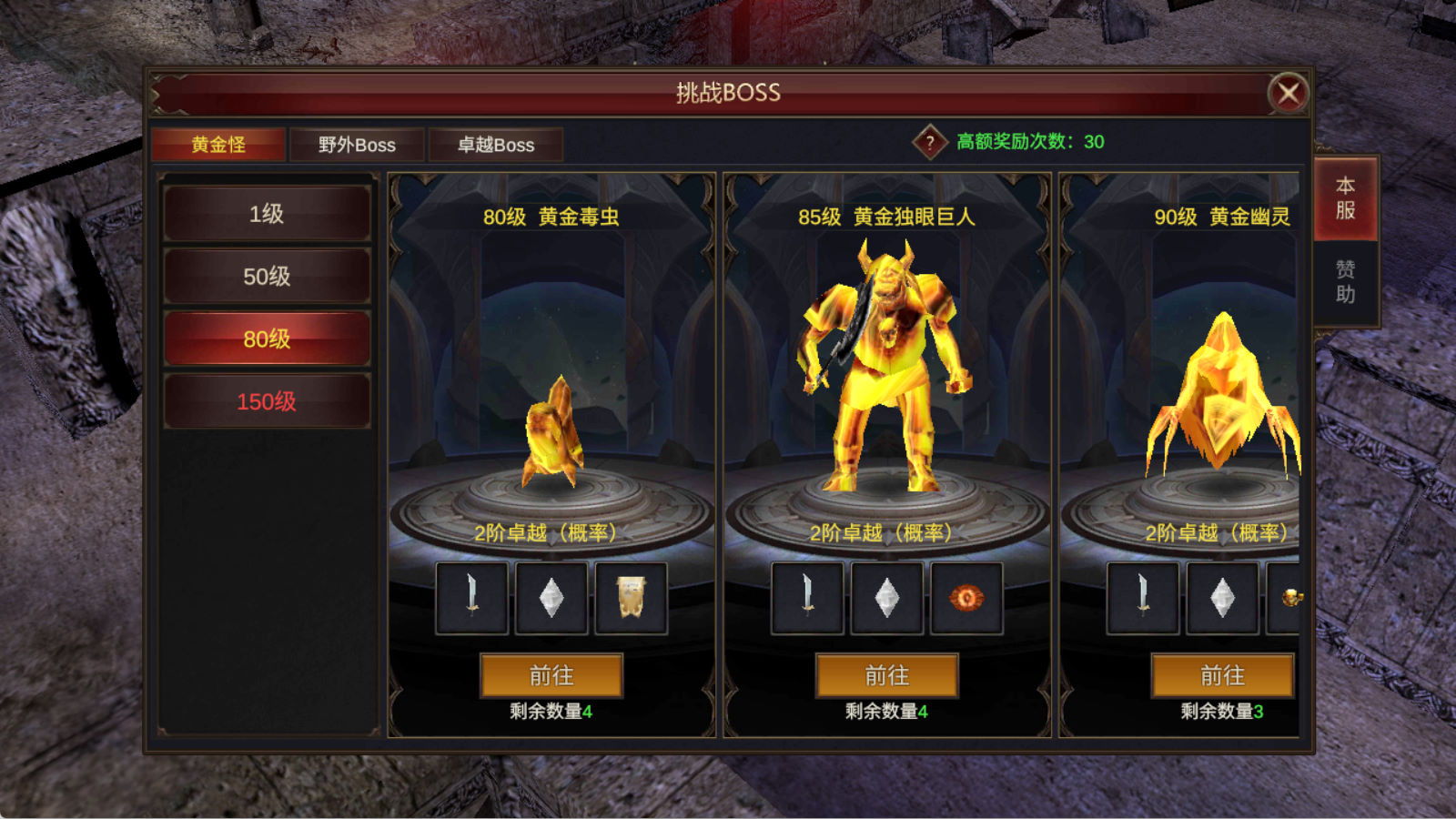
Task: Inspect the scroll reward of 黄金毒虫
Action: tap(632, 598)
